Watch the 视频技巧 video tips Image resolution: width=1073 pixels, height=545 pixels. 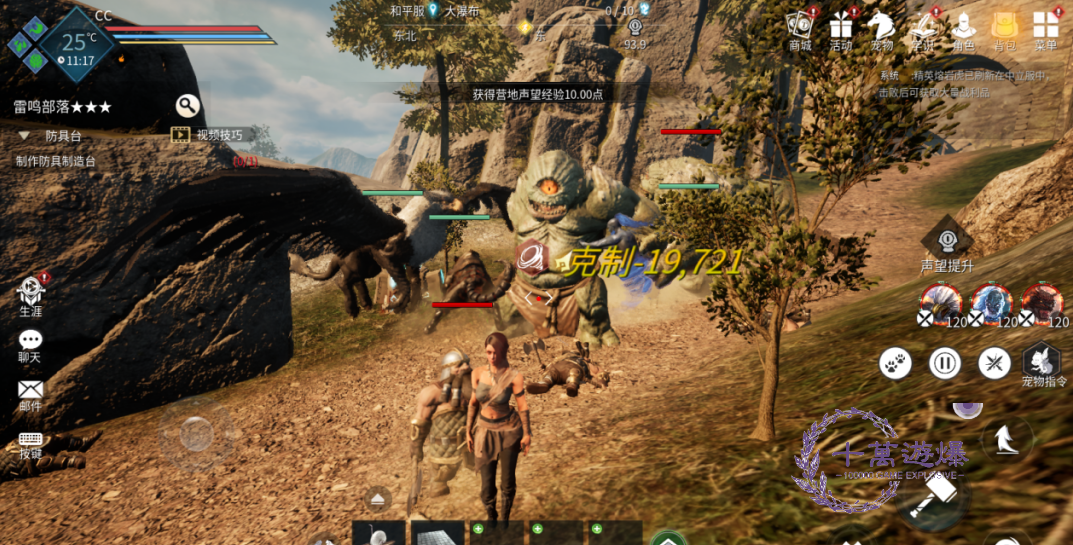coord(208,134)
